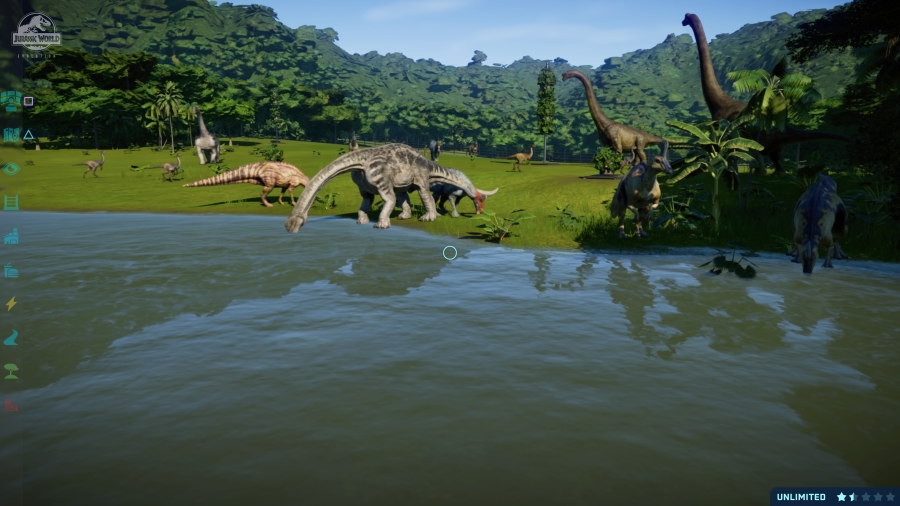Open the guest facilities burger icon
Image resolution: width=900 pixels, height=506 pixels.
pos(11,270)
